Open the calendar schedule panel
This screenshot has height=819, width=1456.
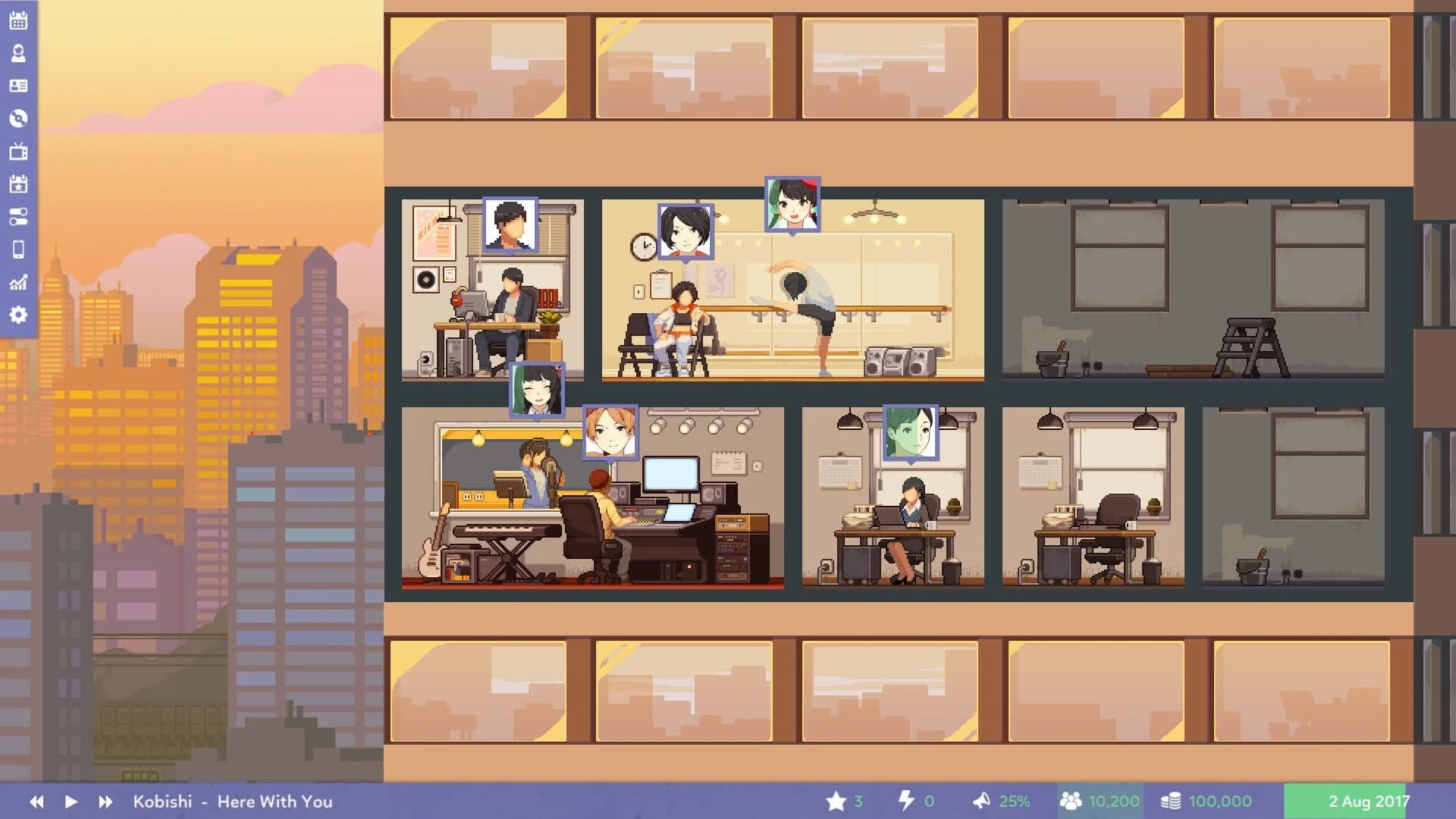[x=18, y=20]
